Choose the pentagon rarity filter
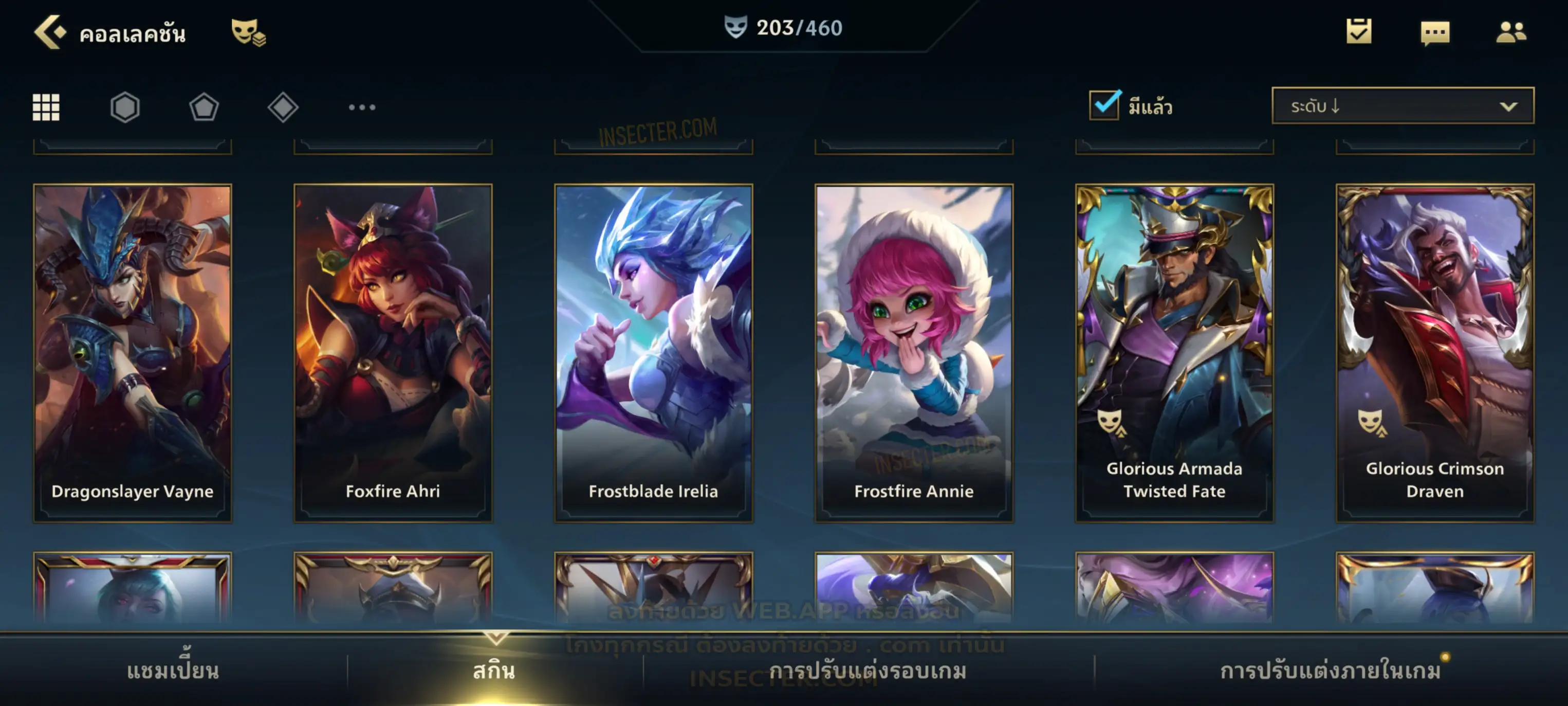The image size is (1568, 706). point(204,107)
